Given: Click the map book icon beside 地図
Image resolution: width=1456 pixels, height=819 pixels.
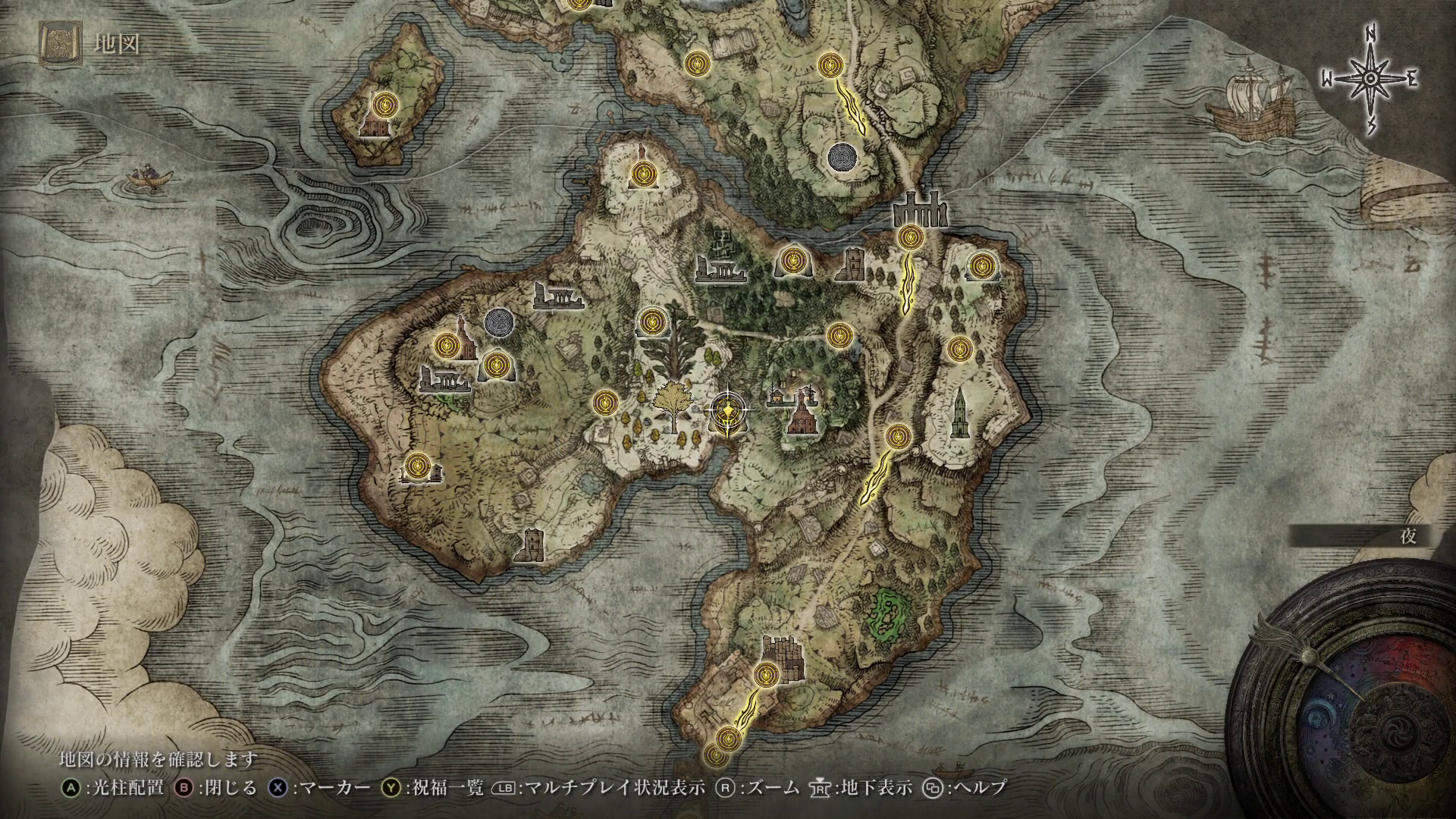Looking at the screenshot, I should point(58,44).
